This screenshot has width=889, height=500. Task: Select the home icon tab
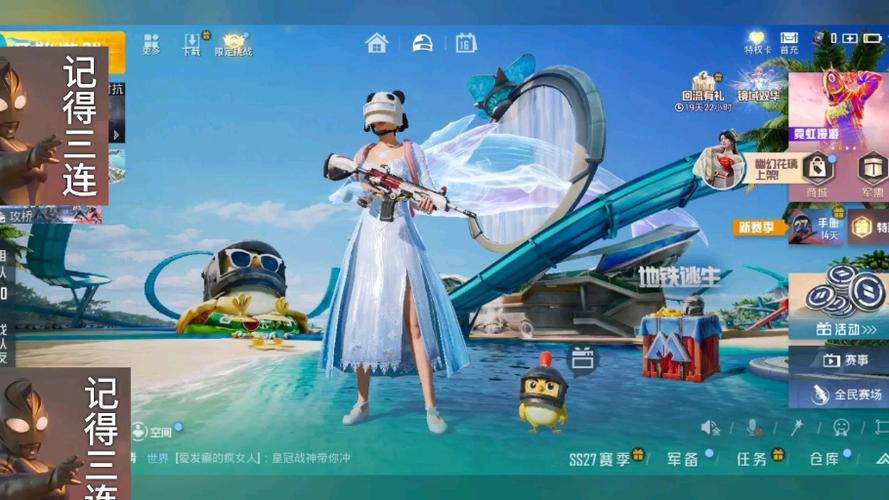click(x=377, y=43)
